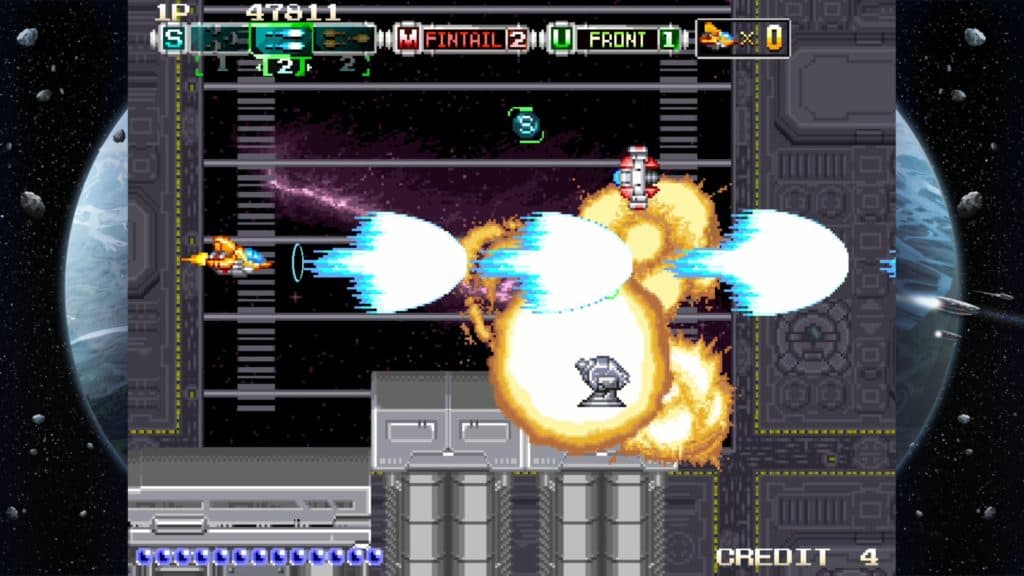1024x576 pixels.
Task: Choose the dimmed left shot weapon slot
Action: coord(220,39)
